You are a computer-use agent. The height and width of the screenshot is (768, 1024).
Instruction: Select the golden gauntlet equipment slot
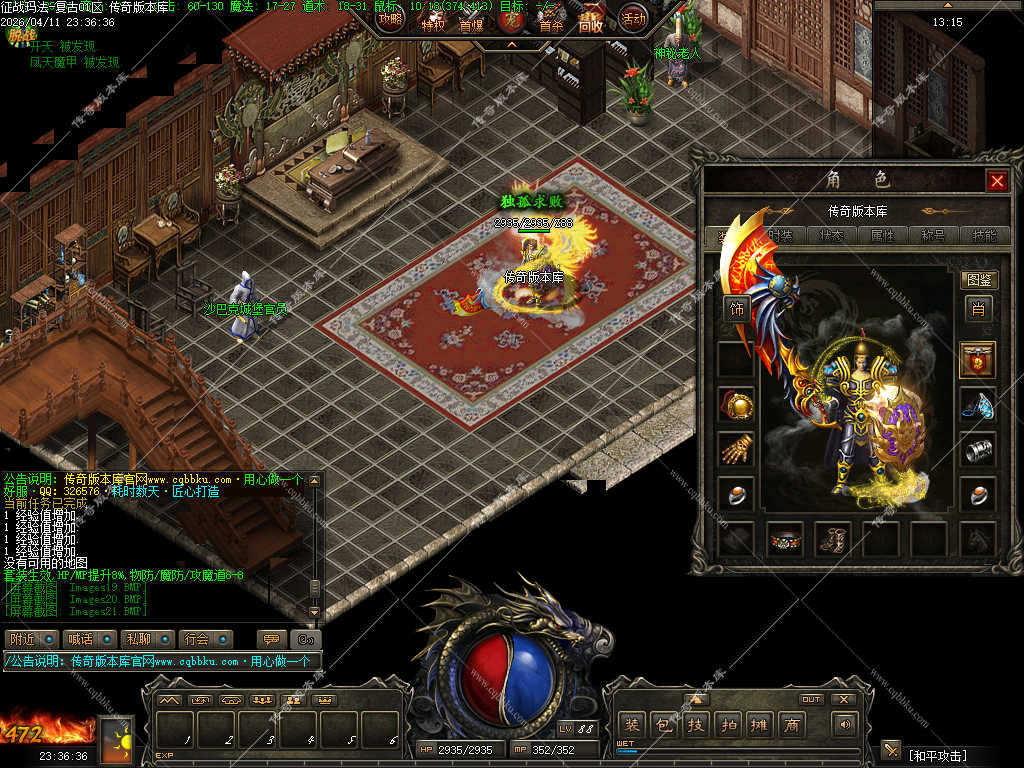click(x=736, y=448)
